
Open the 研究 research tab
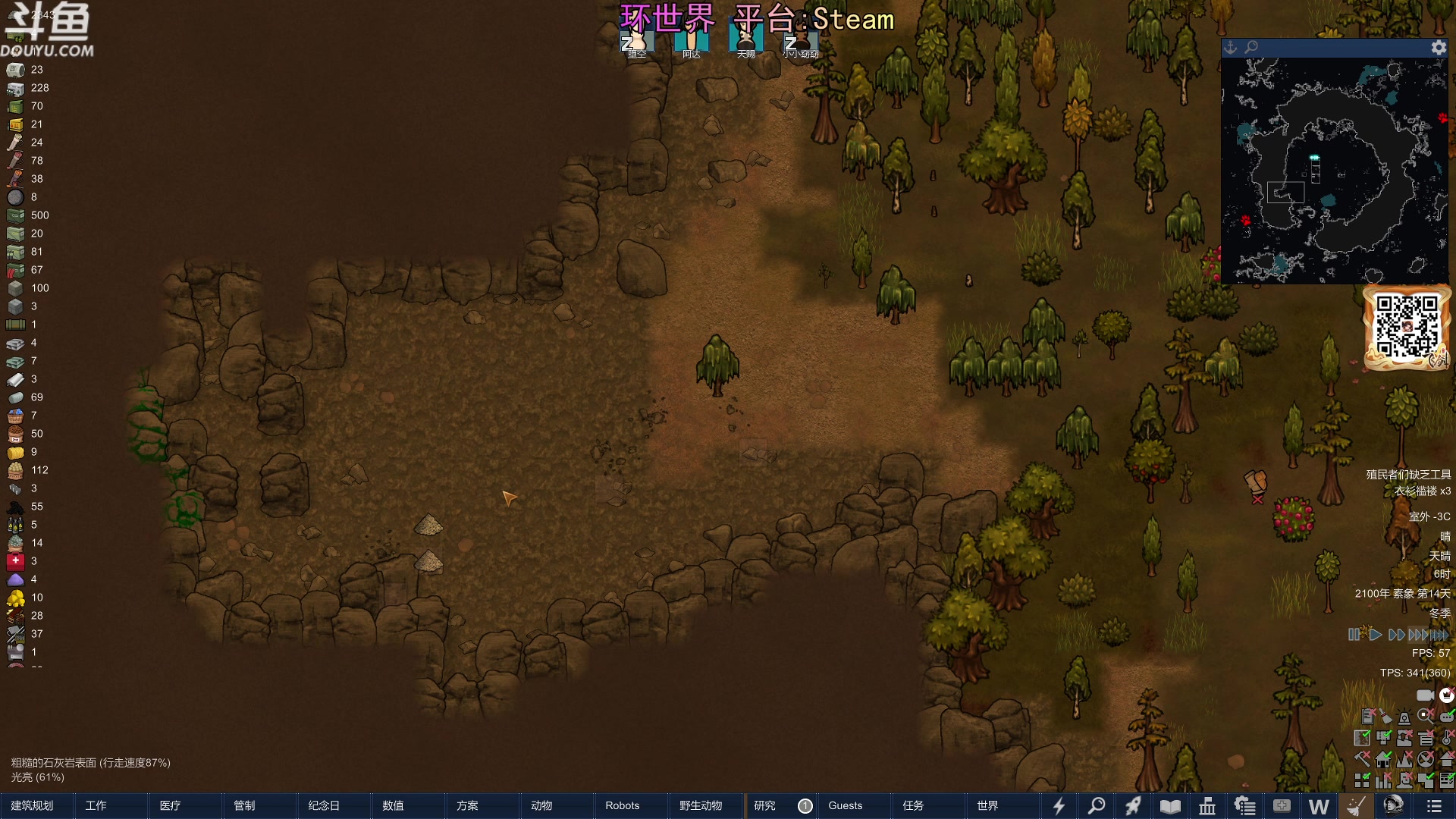pos(764,805)
